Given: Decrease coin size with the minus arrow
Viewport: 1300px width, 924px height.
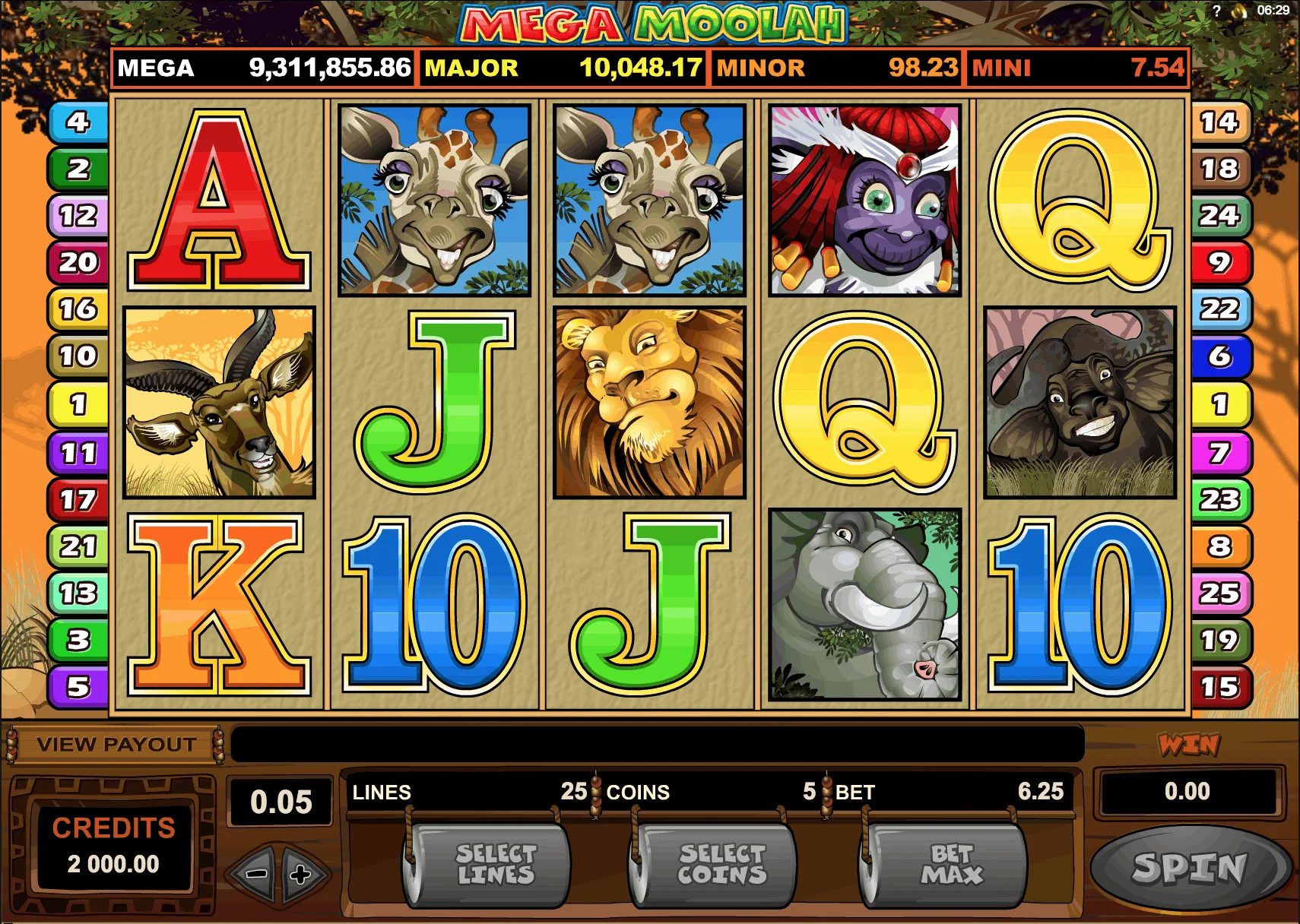Looking at the screenshot, I should pyautogui.click(x=256, y=874).
